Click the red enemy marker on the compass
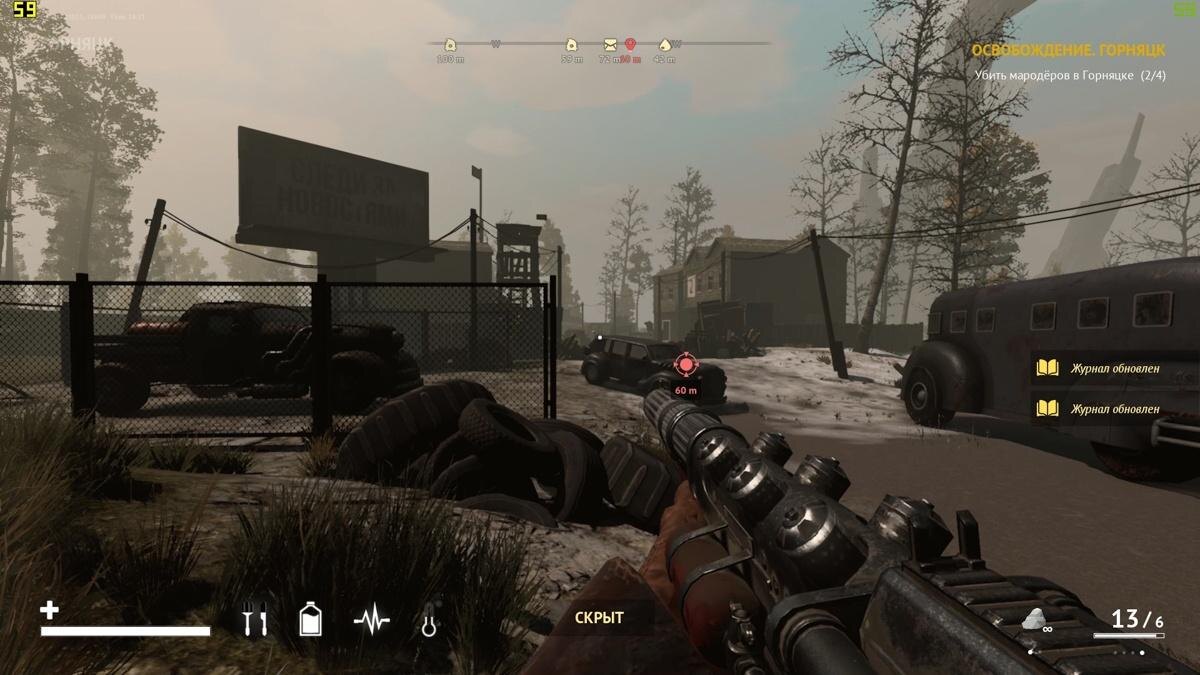 pos(630,44)
